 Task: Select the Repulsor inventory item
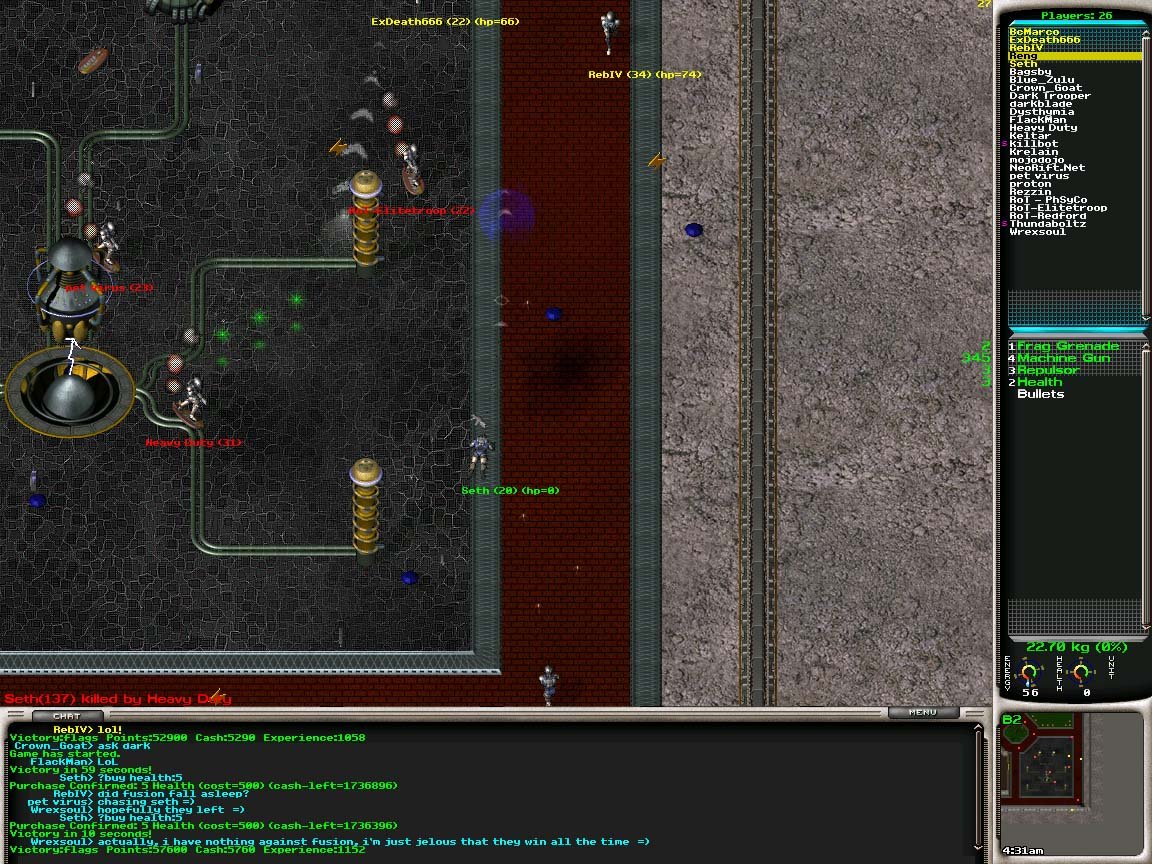pyautogui.click(x=1047, y=370)
